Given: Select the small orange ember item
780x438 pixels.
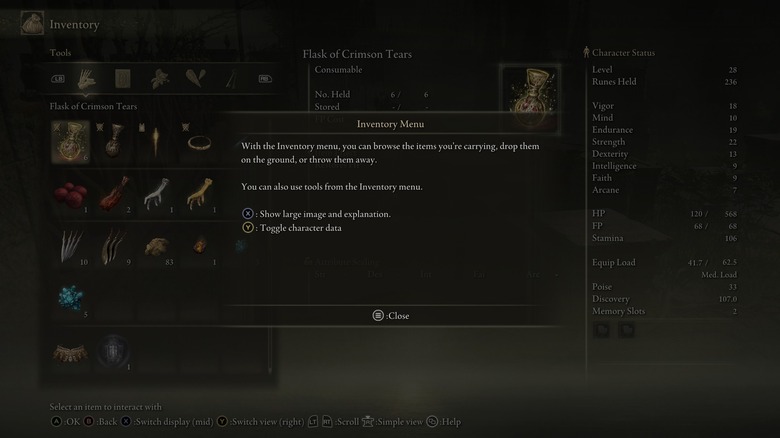Looking at the screenshot, I should 201,246.
